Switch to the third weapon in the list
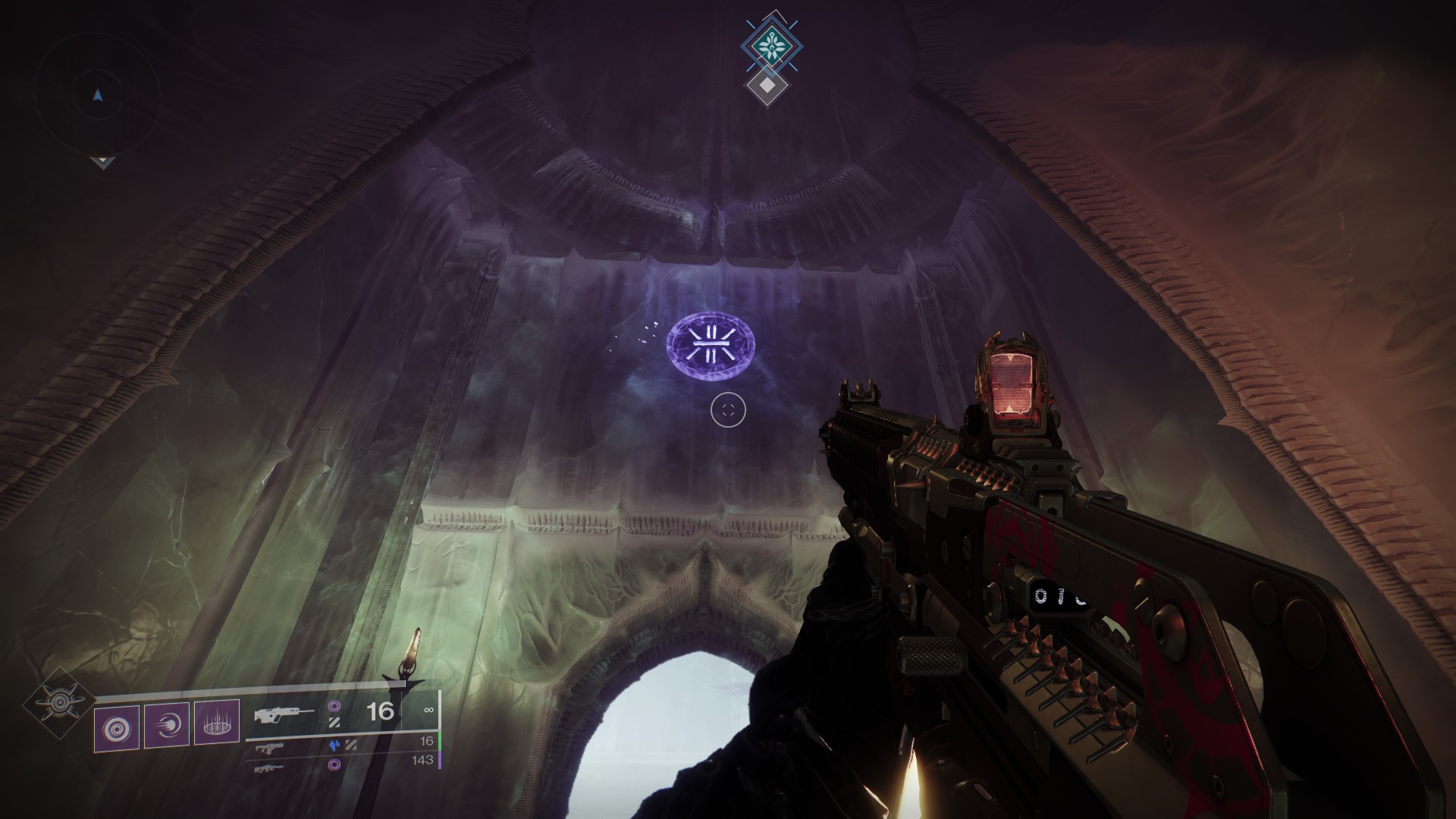This screenshot has height=819, width=1456. (271, 767)
